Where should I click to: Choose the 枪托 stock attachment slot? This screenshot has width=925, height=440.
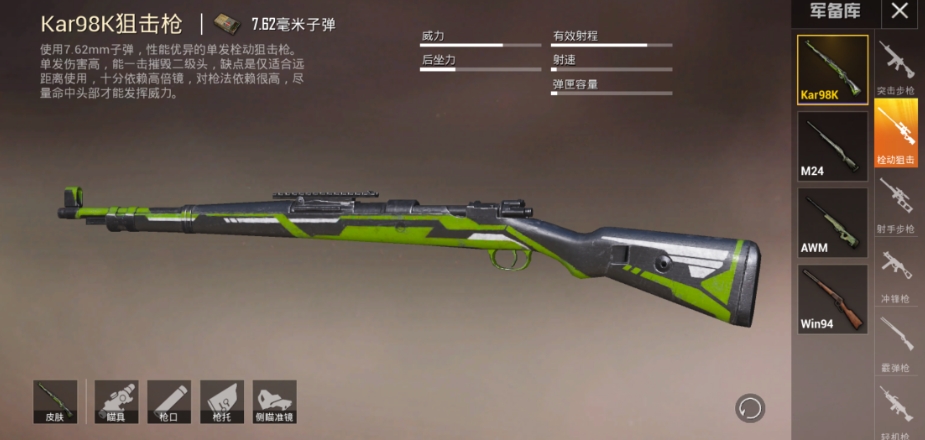click(221, 400)
